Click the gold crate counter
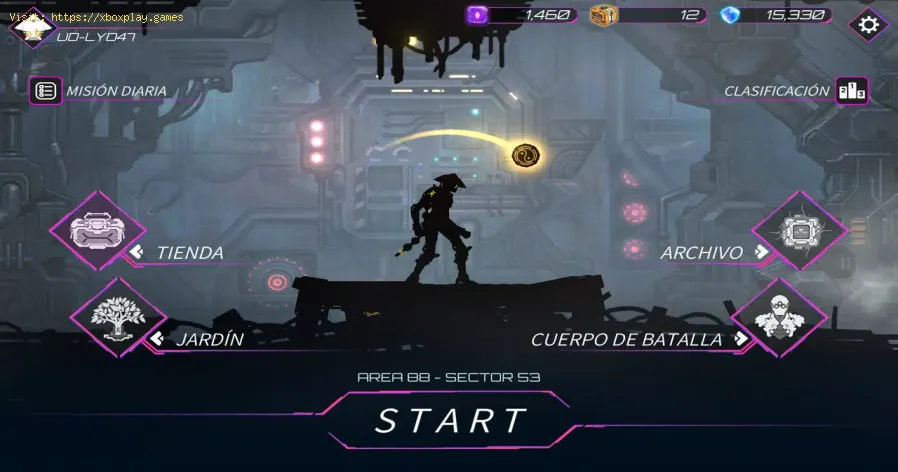This screenshot has height=472, width=898. click(x=648, y=15)
